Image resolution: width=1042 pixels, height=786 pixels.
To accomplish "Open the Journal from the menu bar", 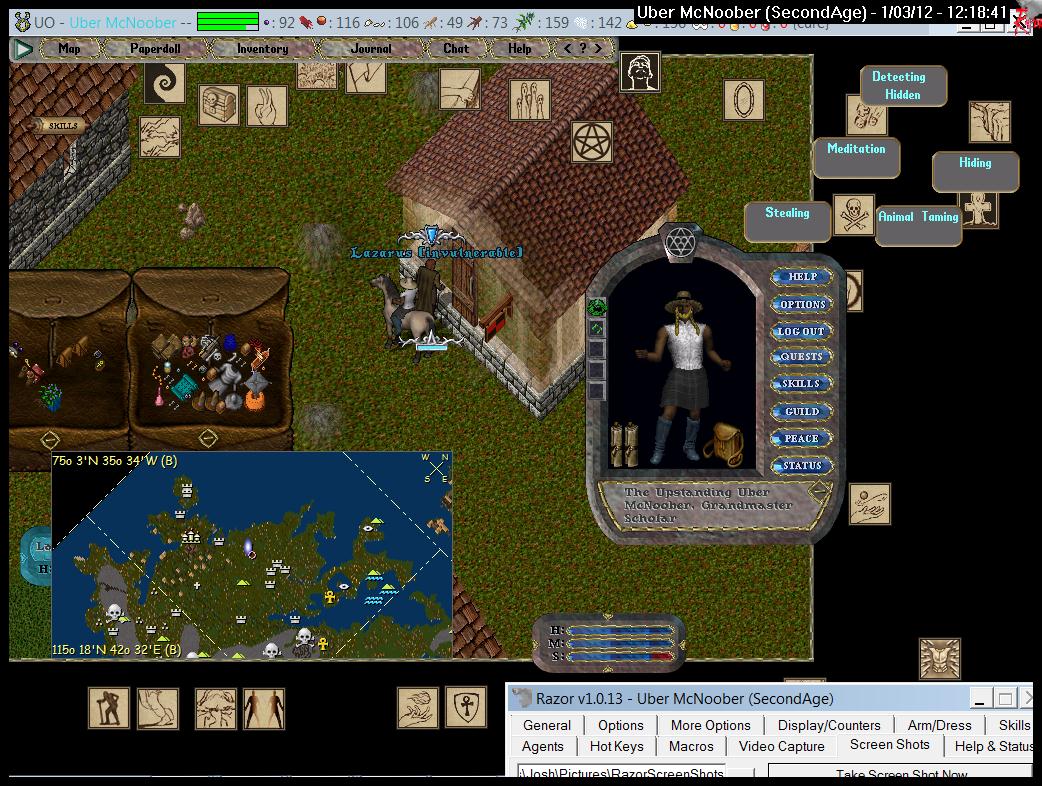I will coord(371,48).
